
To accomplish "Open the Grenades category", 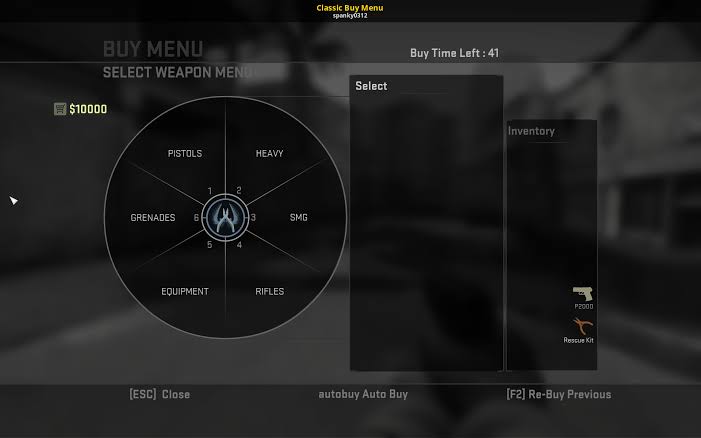I will pyautogui.click(x=153, y=218).
